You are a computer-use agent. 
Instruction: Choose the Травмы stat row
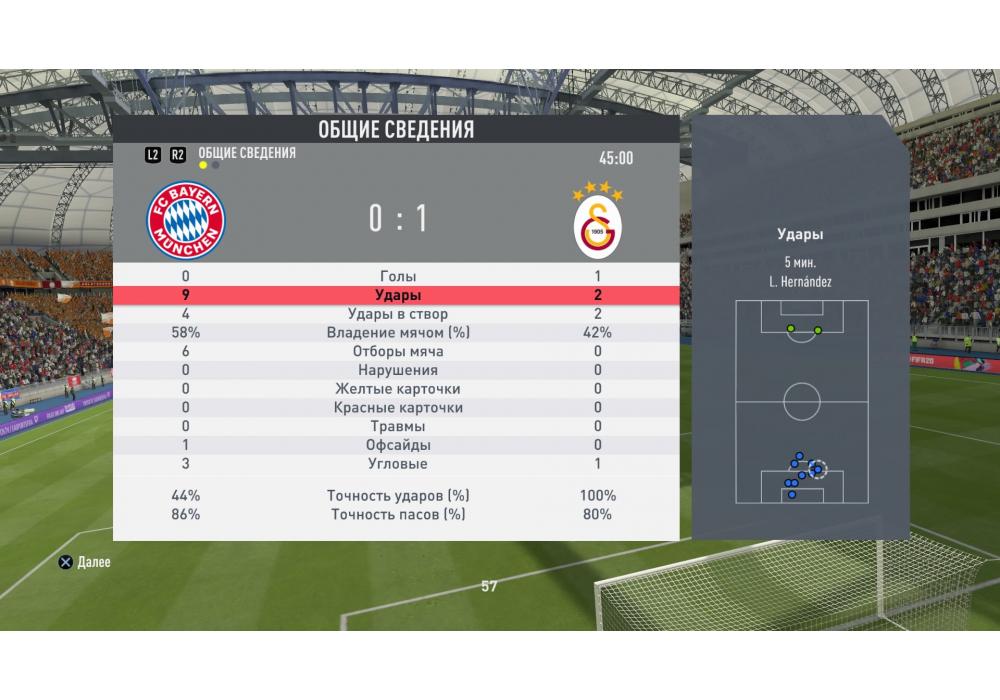(x=398, y=427)
